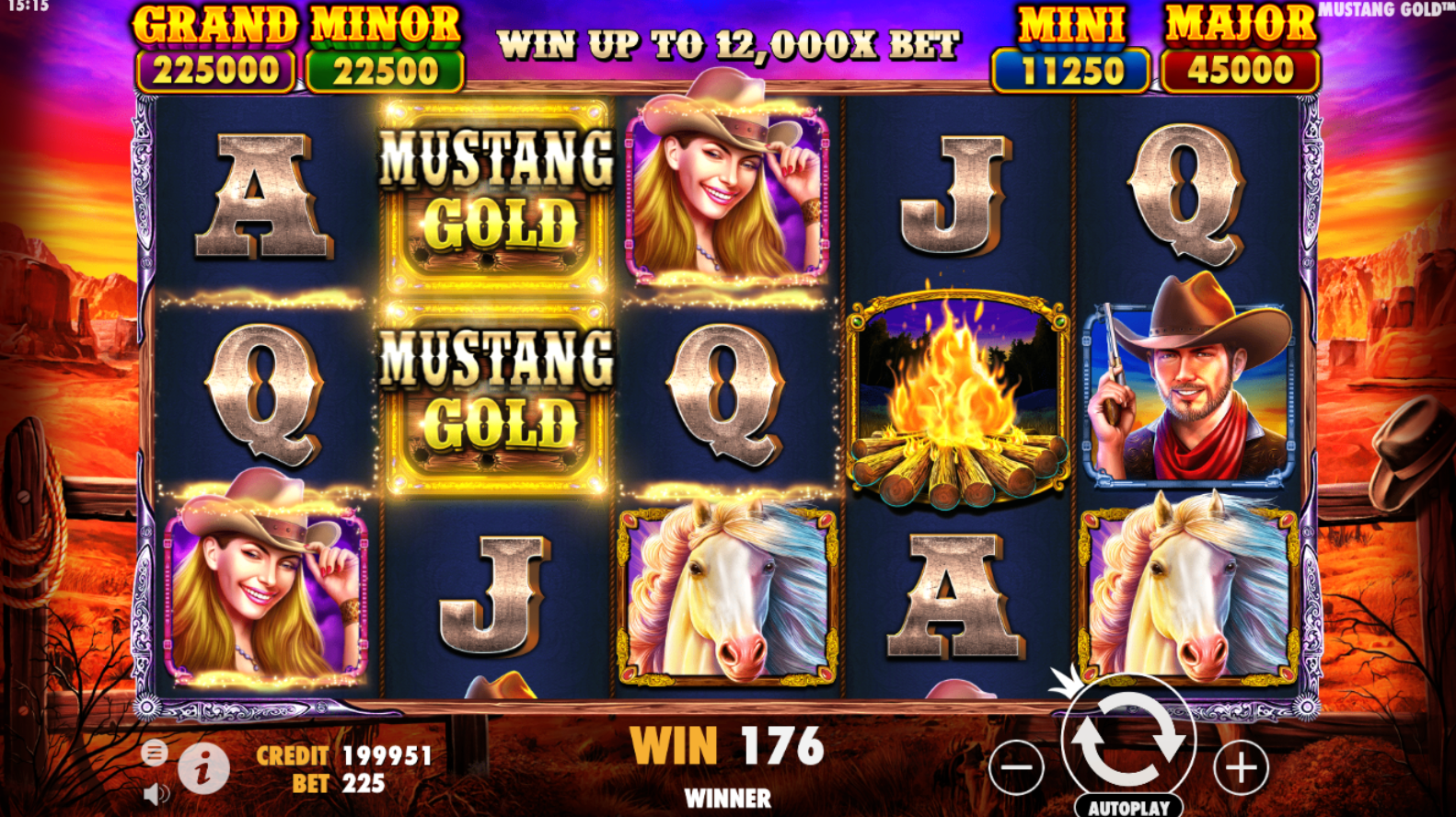Increase the bet with the plus button

(1241, 766)
